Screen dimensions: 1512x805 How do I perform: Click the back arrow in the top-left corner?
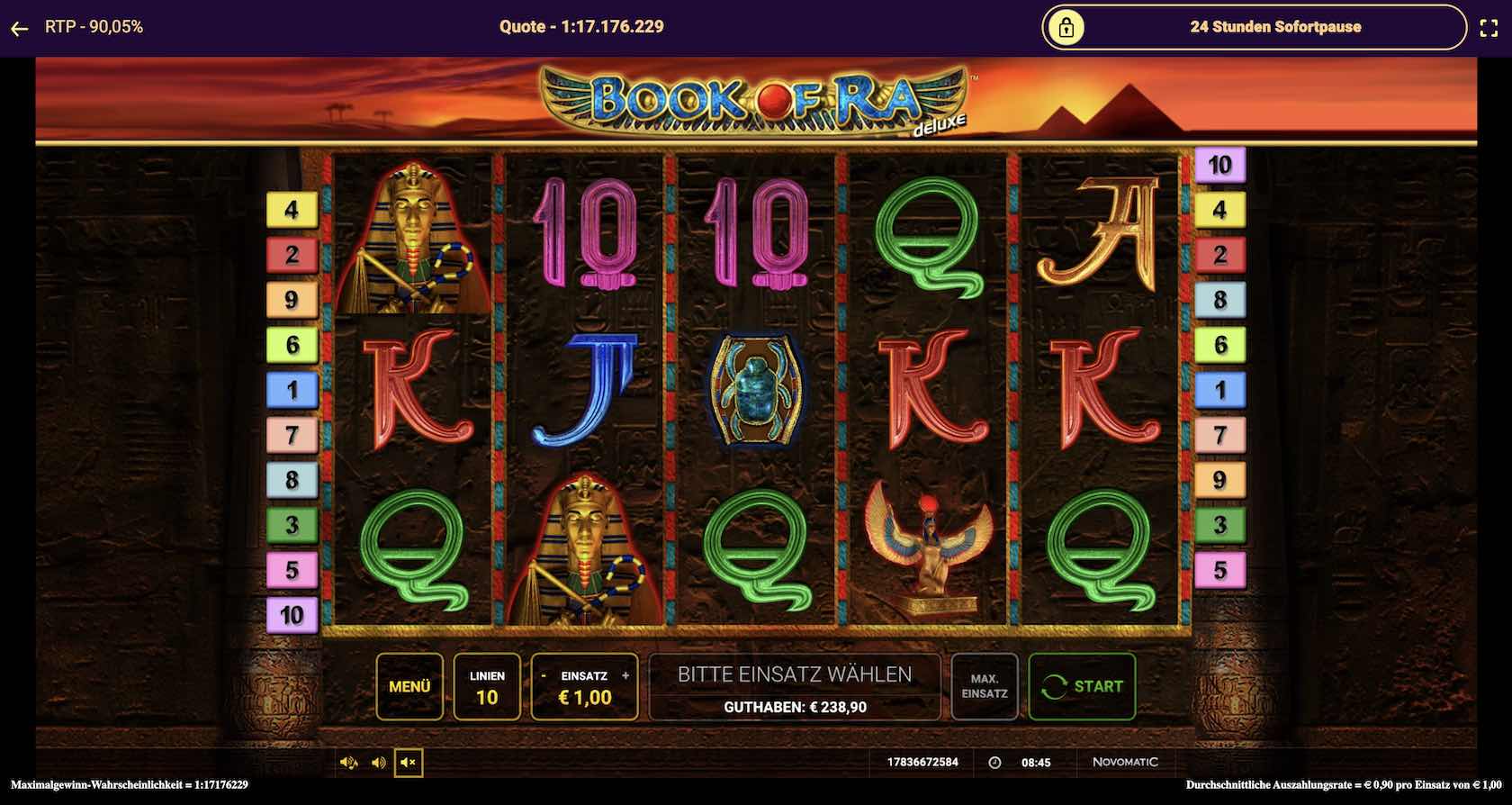(19, 27)
